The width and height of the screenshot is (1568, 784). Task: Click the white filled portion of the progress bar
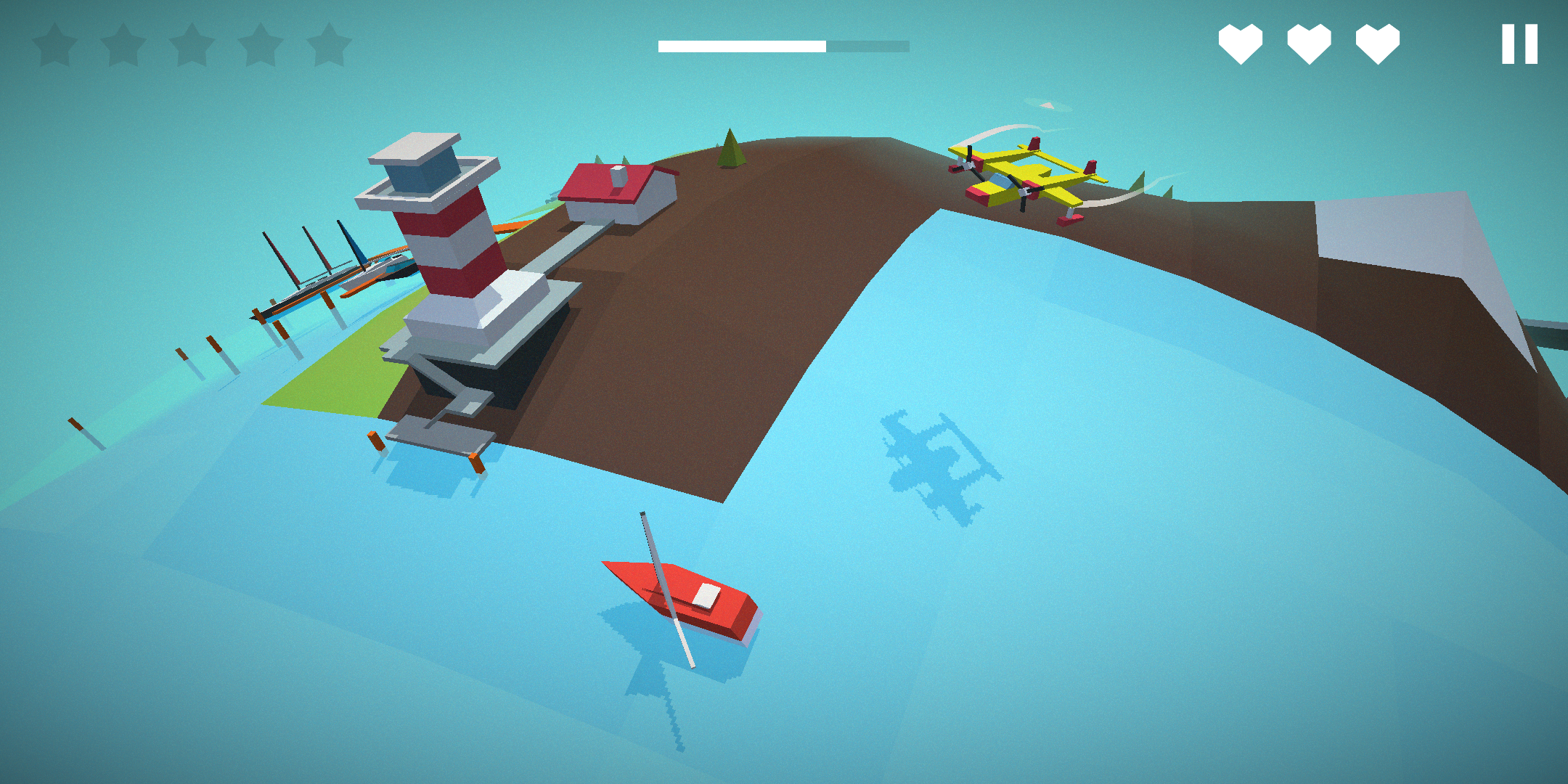(x=740, y=46)
